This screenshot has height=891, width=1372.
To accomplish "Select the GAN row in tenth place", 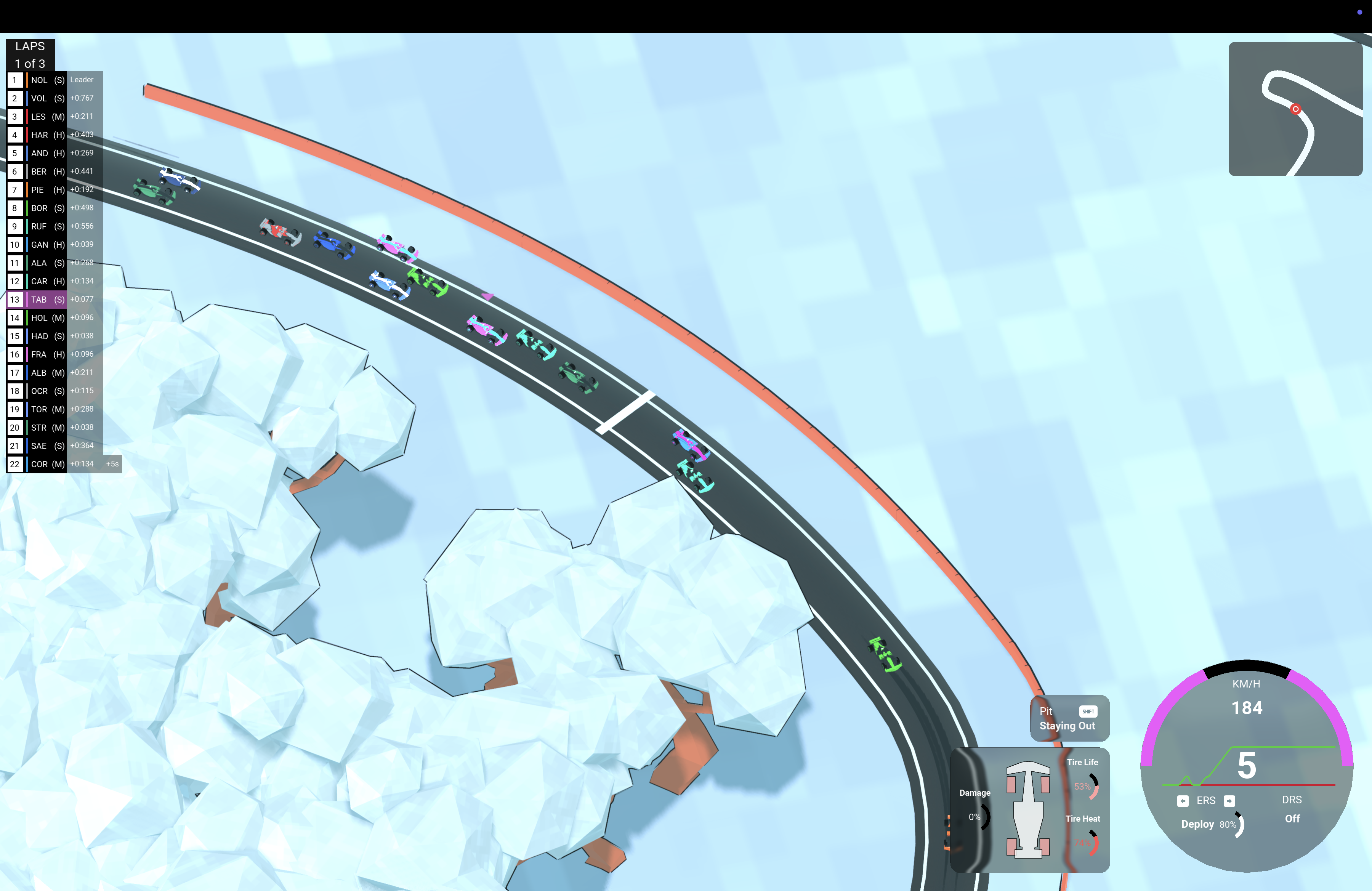I will pyautogui.click(x=55, y=245).
